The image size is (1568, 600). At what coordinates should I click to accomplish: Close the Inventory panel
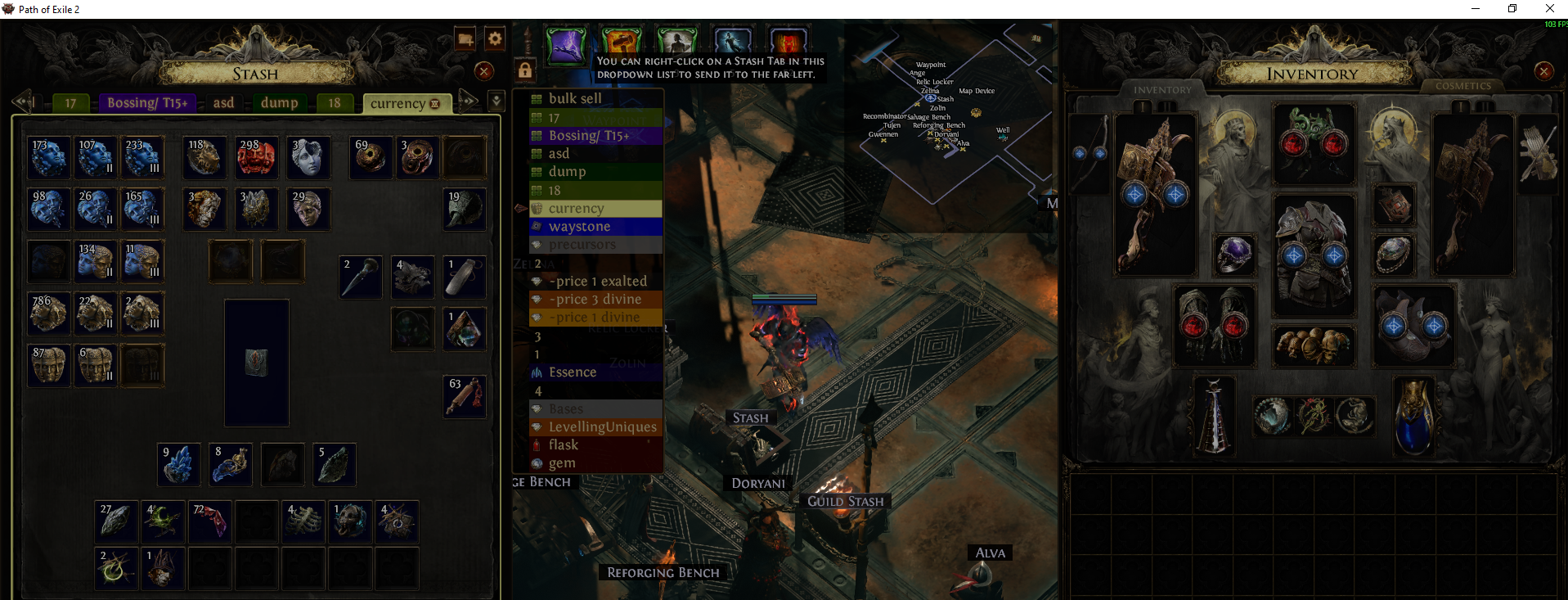(1543, 71)
